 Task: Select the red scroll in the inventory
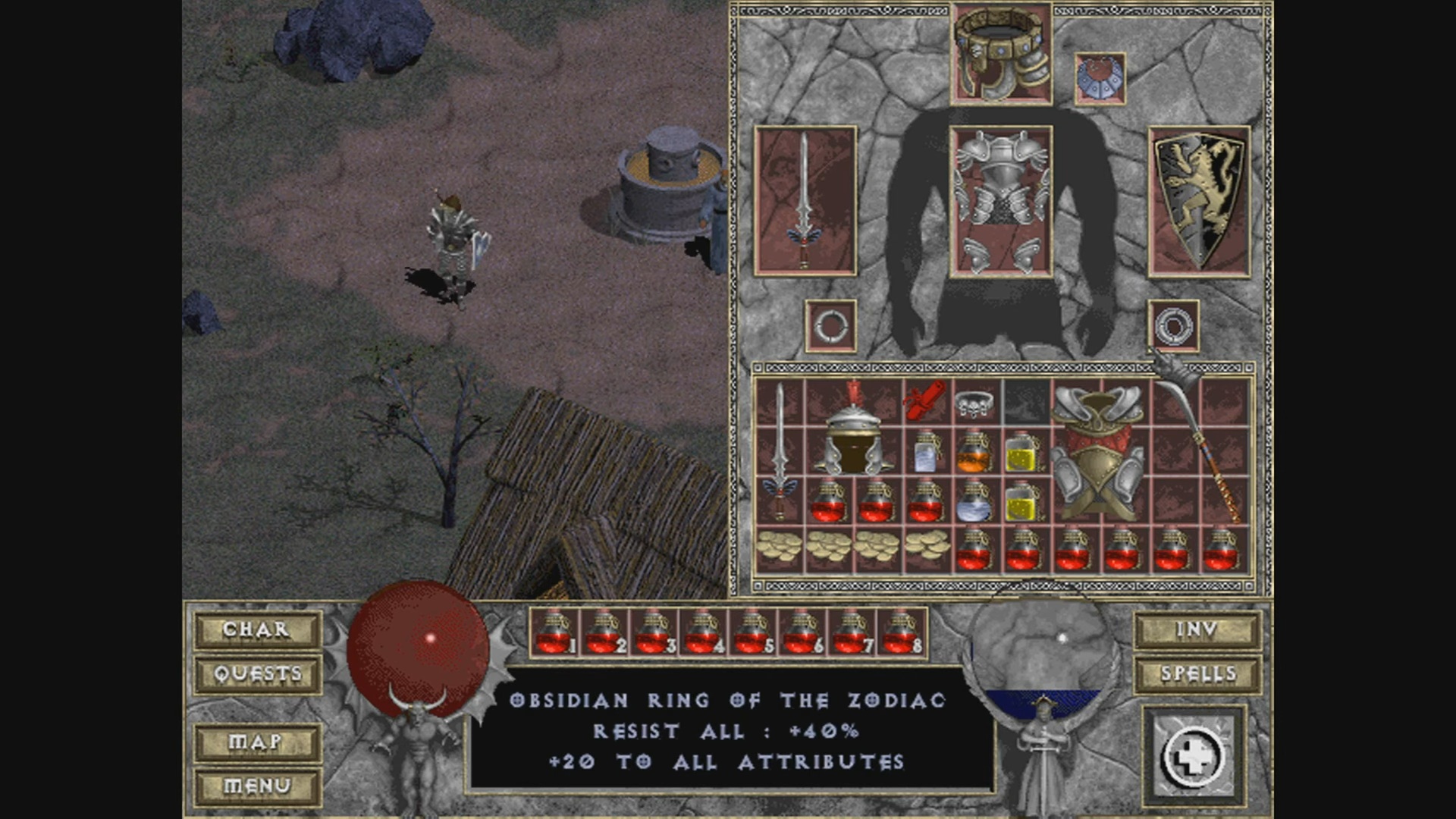coord(925,400)
